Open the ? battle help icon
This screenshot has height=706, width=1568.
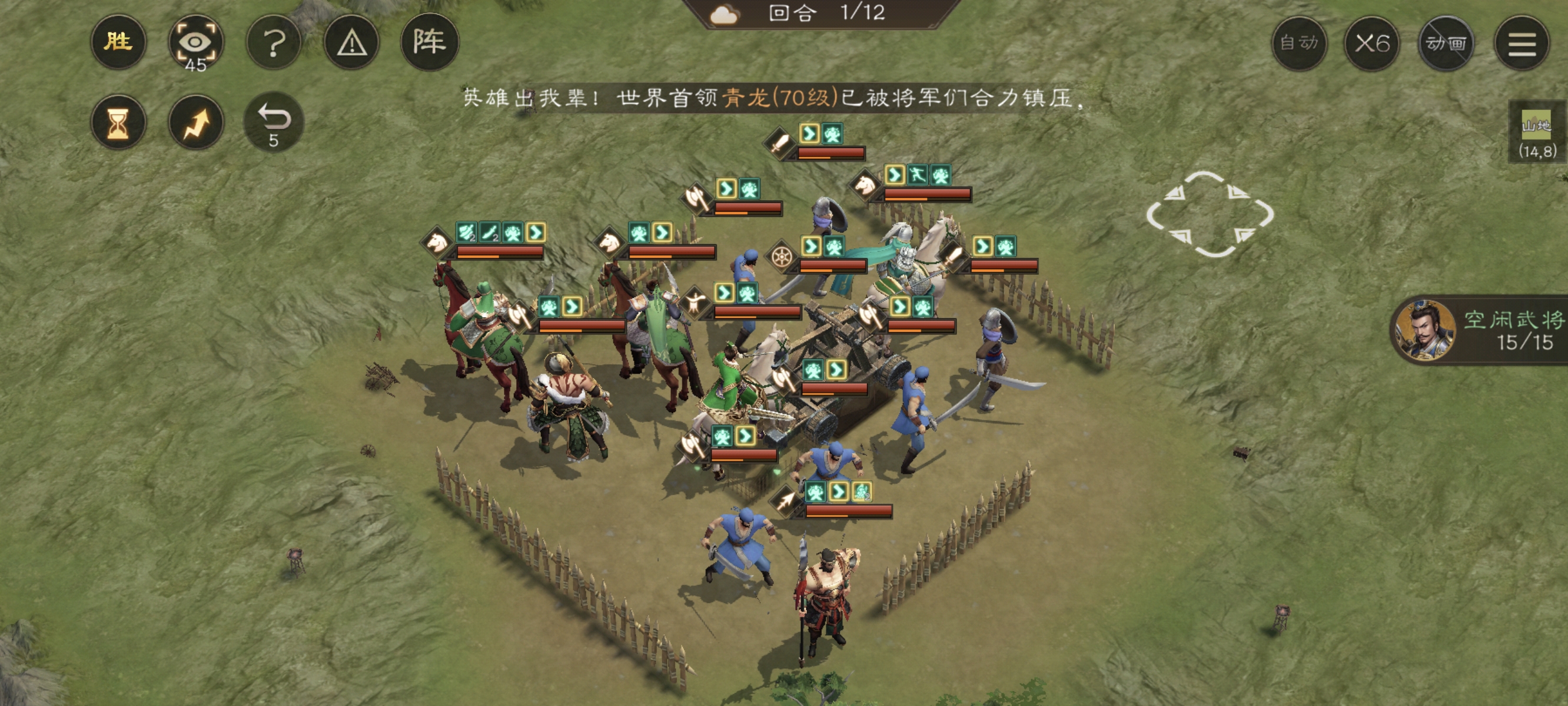pos(275,41)
